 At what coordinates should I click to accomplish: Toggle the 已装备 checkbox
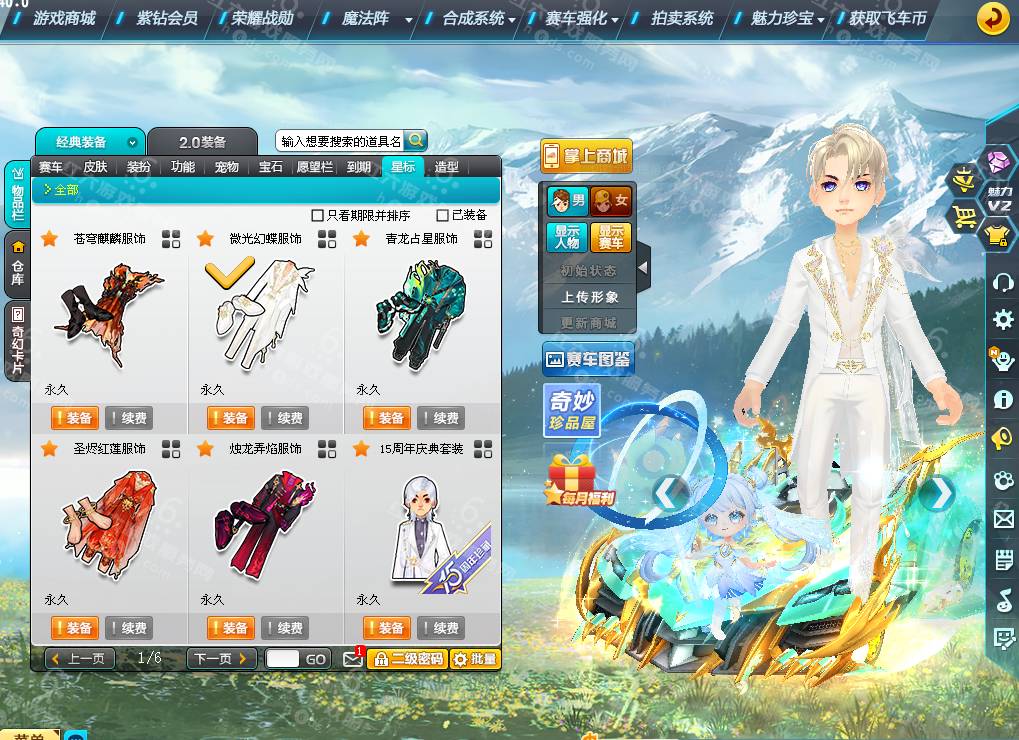coord(443,215)
